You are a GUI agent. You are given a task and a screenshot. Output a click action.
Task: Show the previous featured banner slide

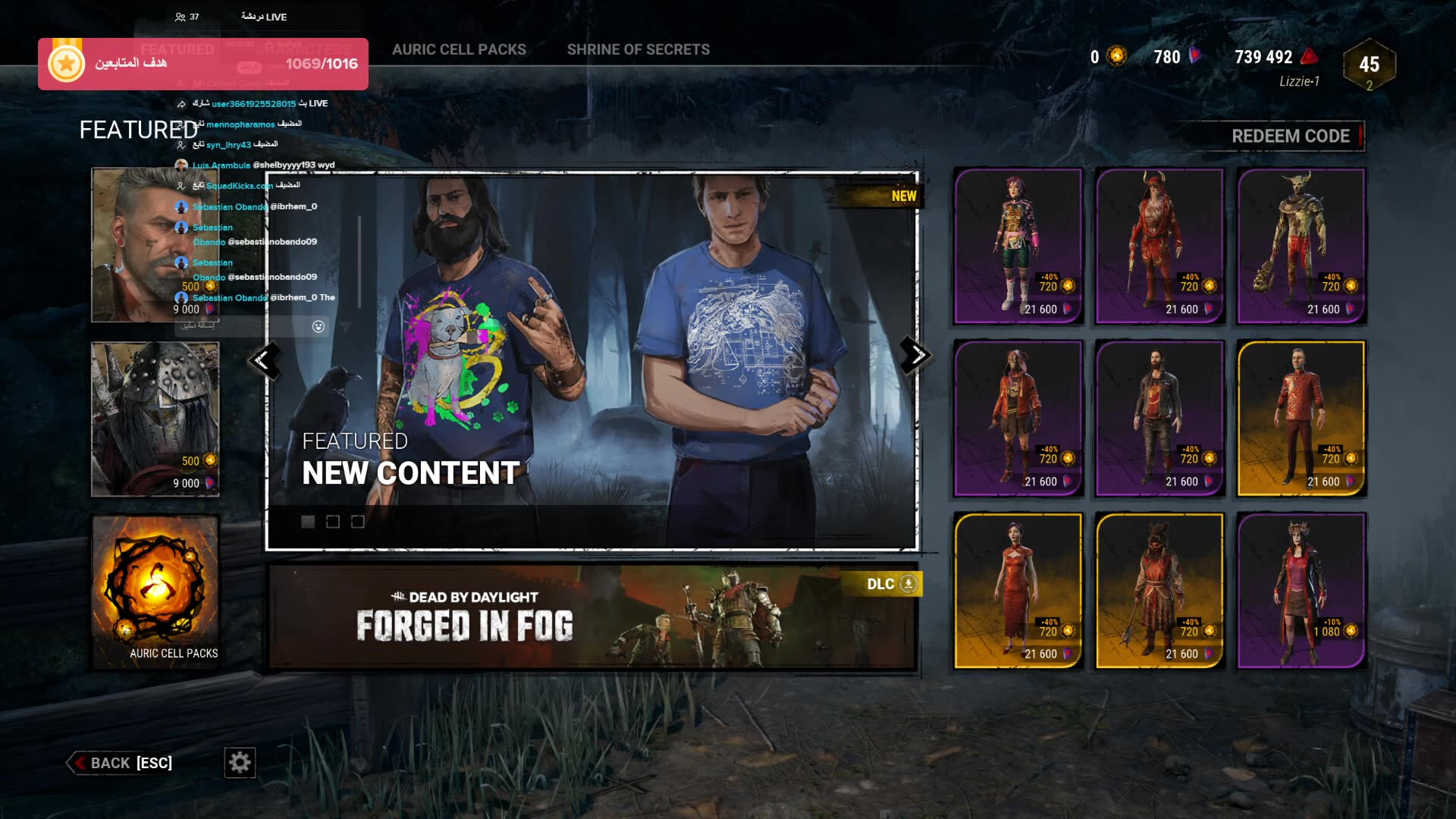[263, 360]
